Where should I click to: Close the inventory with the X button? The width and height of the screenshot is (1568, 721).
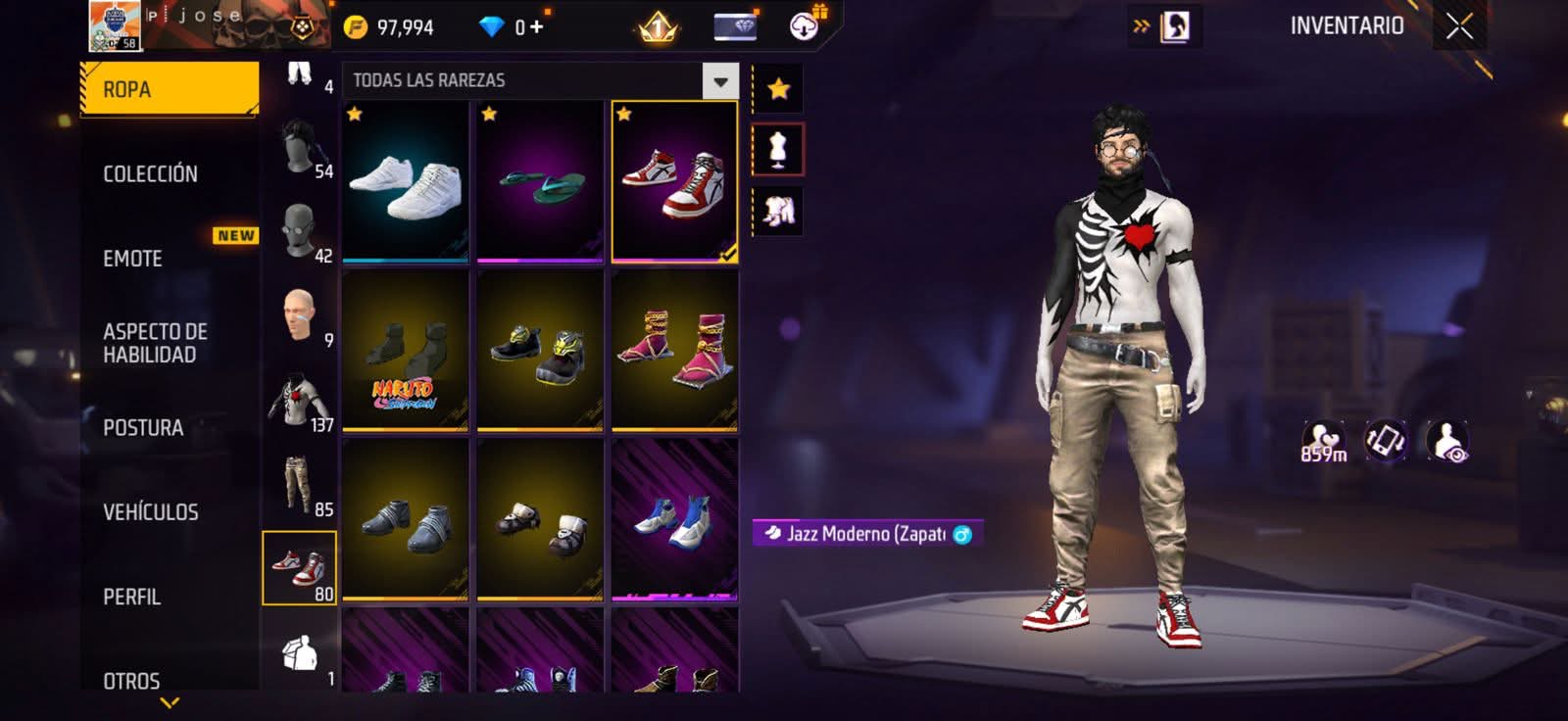(x=1459, y=26)
